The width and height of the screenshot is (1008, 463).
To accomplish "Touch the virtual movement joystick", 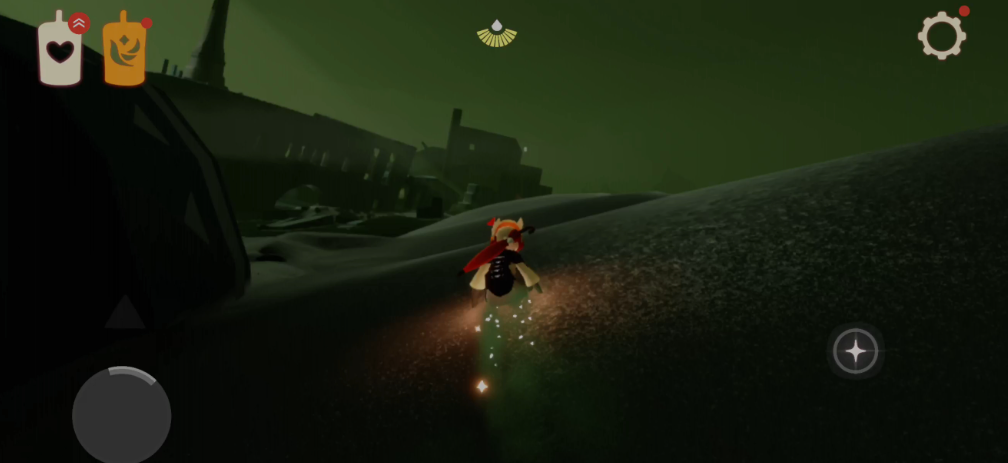I will (x=121, y=415).
